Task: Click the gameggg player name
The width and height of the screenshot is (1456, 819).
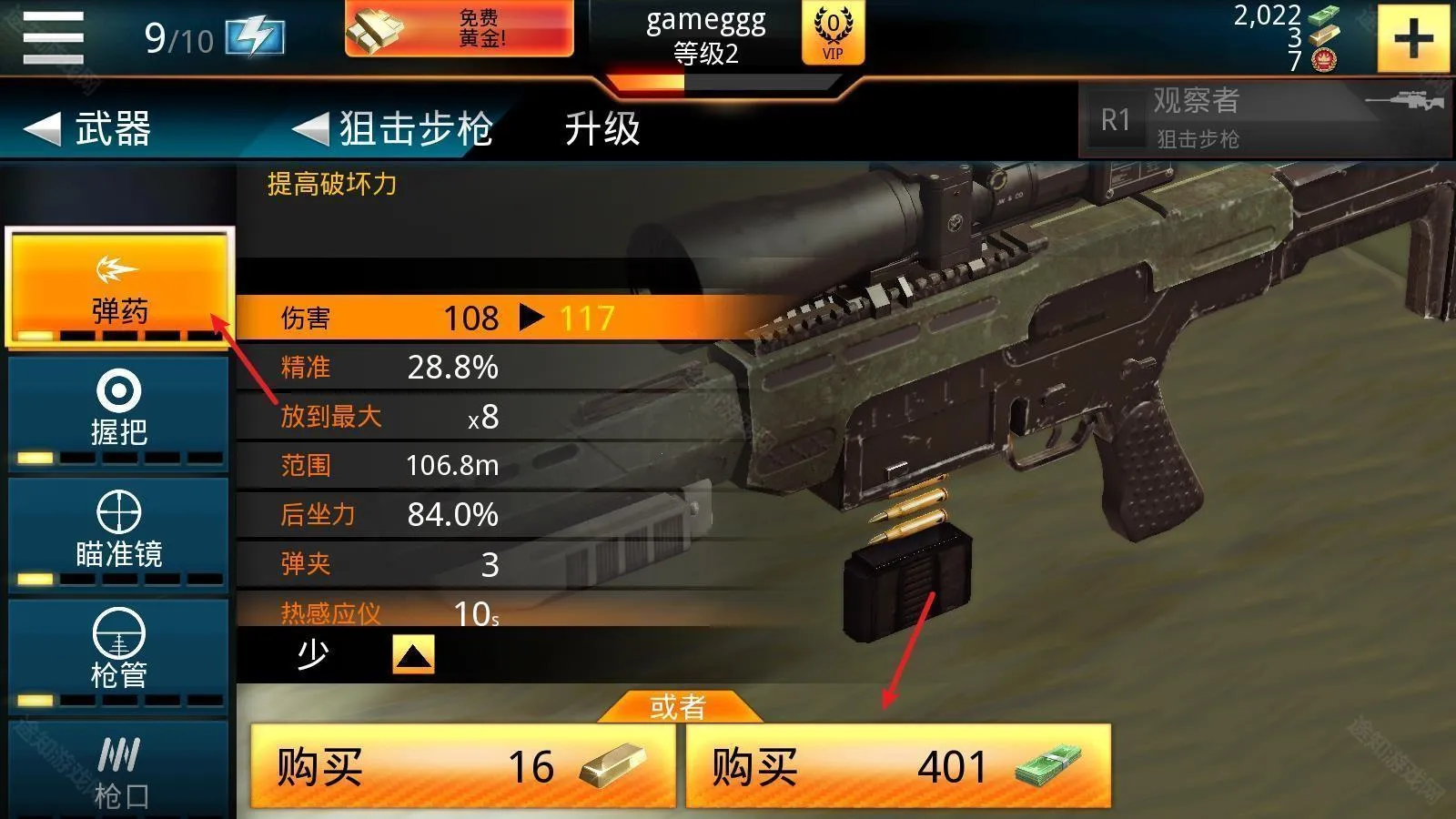Action: tap(705, 22)
